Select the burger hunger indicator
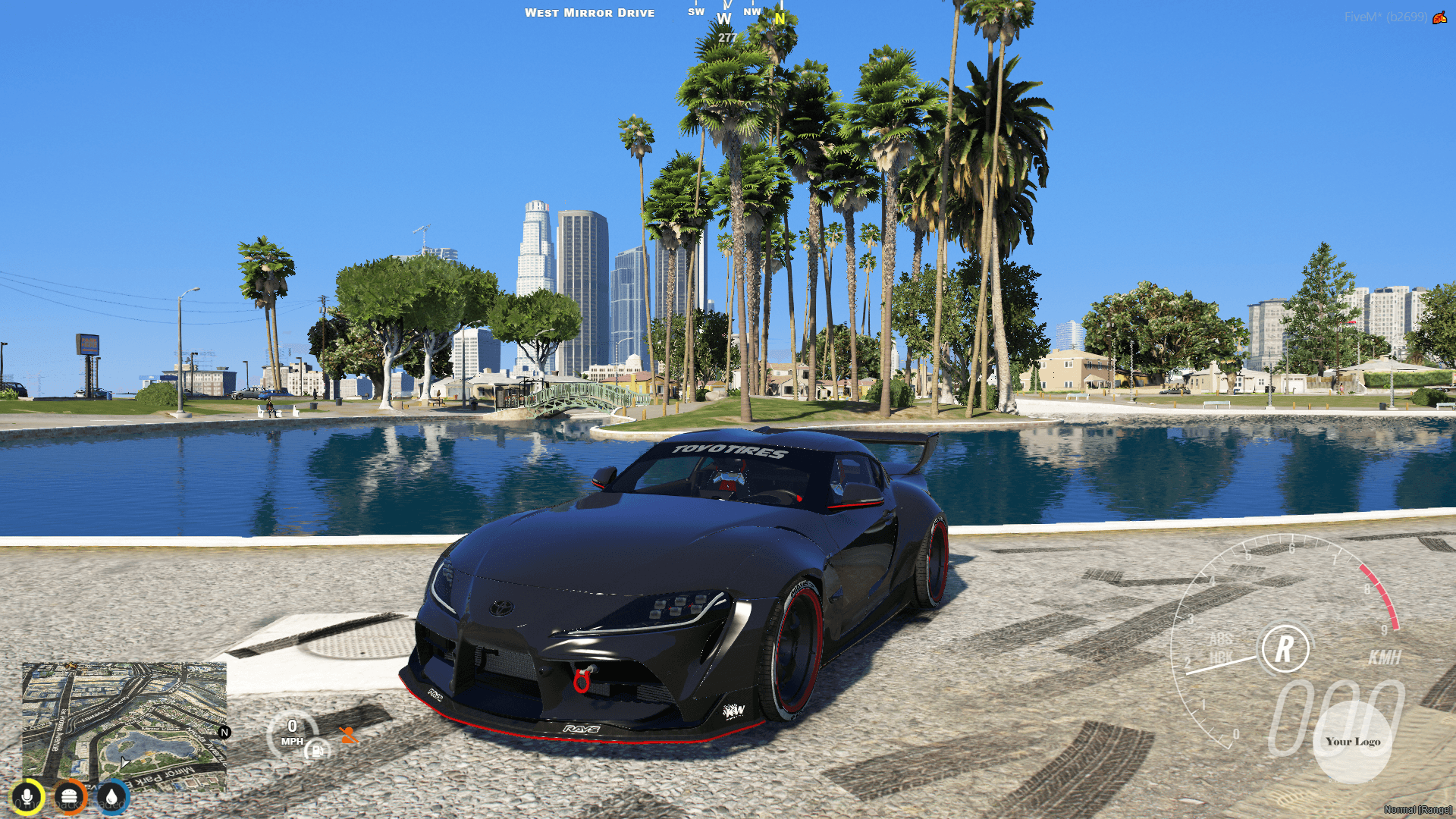Viewport: 1456px width, 819px height. tap(69, 797)
